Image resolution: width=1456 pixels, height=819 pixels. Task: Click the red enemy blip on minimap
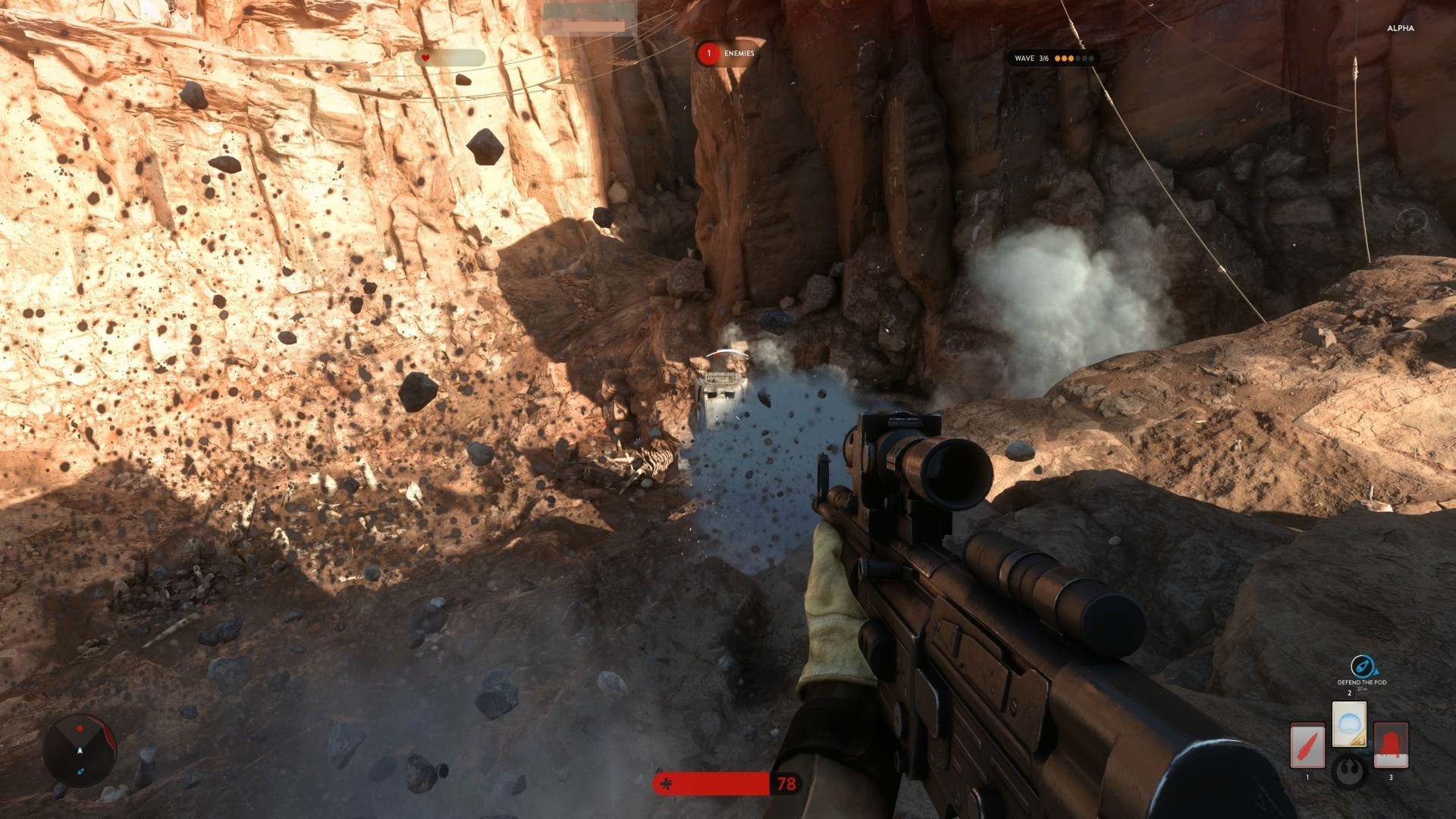click(80, 729)
